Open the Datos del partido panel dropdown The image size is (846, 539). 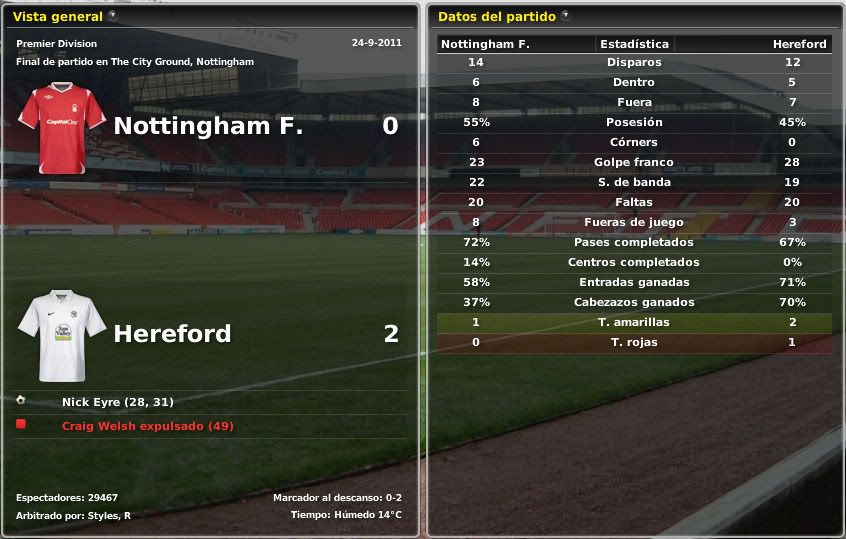coord(566,16)
